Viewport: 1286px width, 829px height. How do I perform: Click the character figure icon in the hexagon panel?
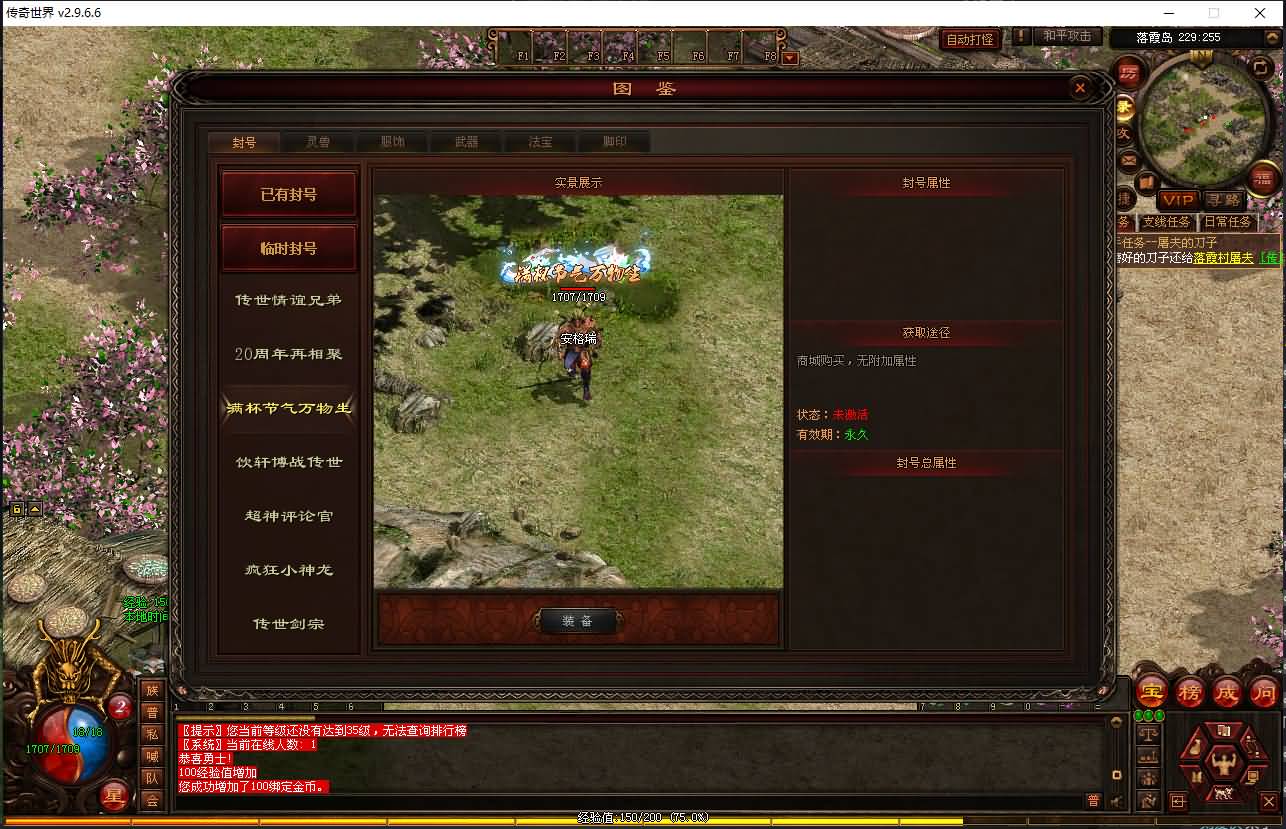1223,762
